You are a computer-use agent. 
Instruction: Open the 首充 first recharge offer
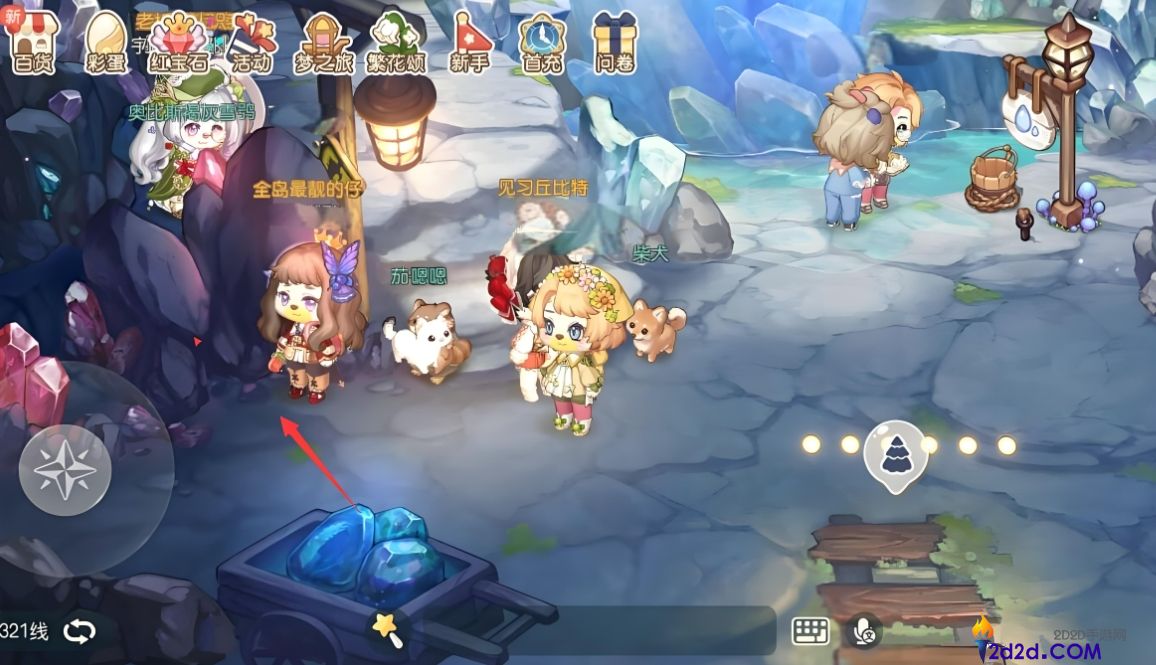pyautogui.click(x=542, y=43)
